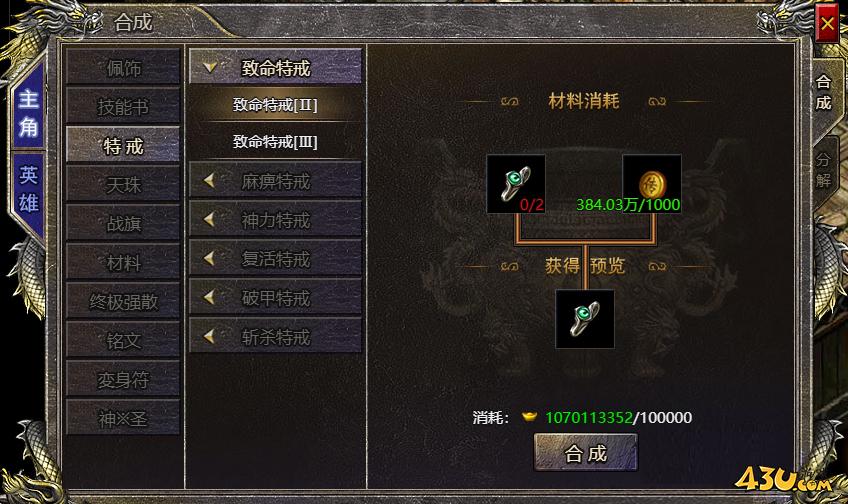Close the 合成 window
The width and height of the screenshot is (848, 504).
(x=827, y=23)
